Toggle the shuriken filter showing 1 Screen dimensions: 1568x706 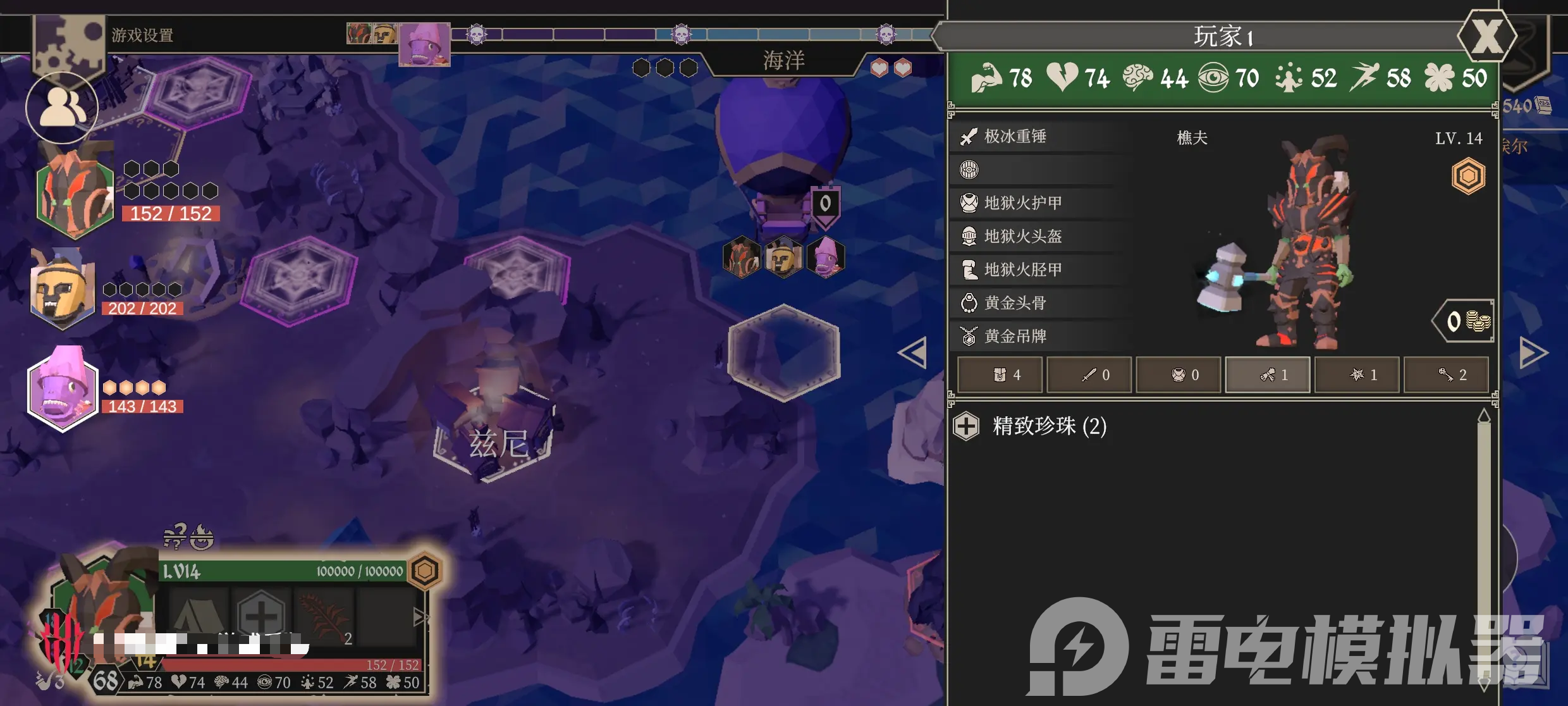tap(1357, 375)
